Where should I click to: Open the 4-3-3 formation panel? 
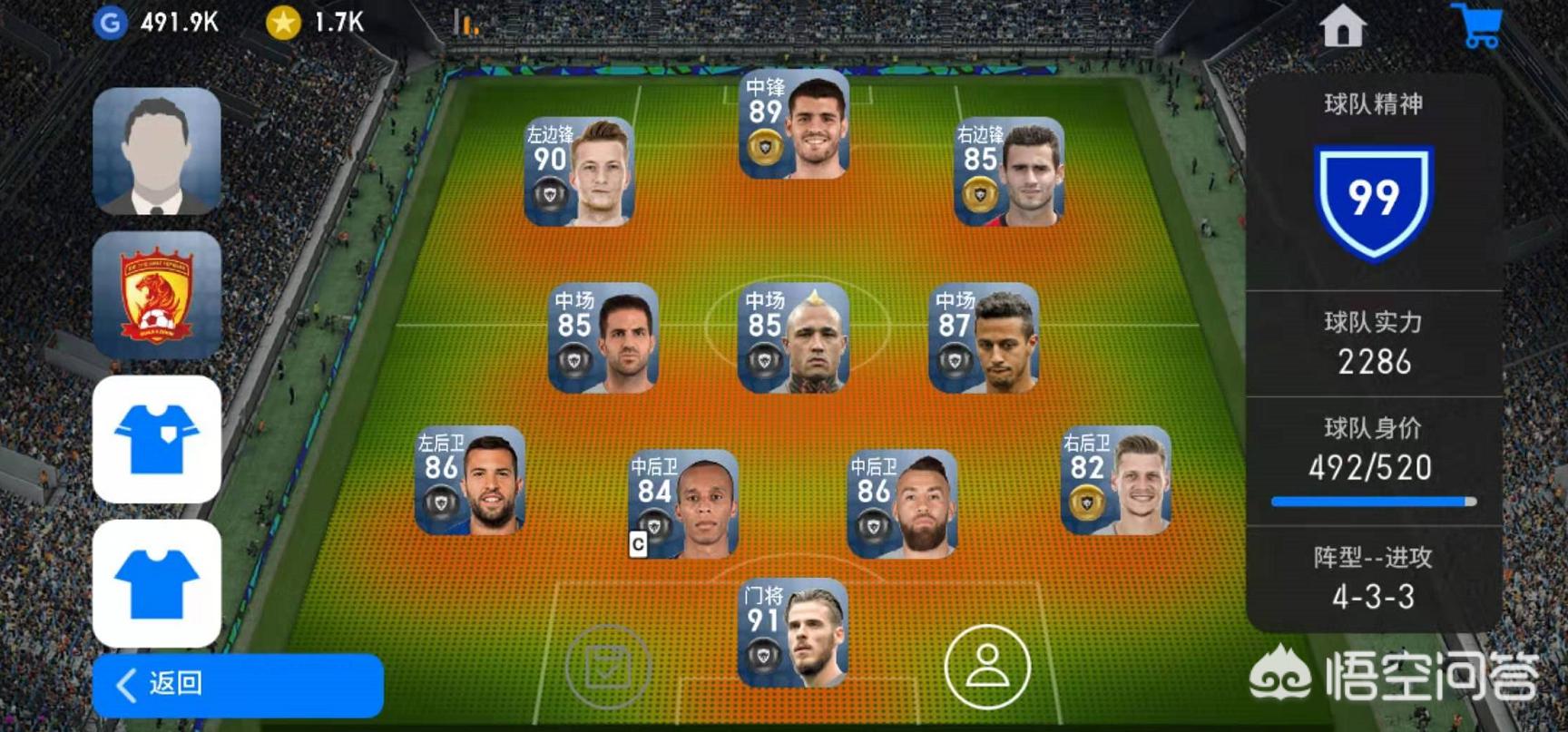tap(1373, 578)
